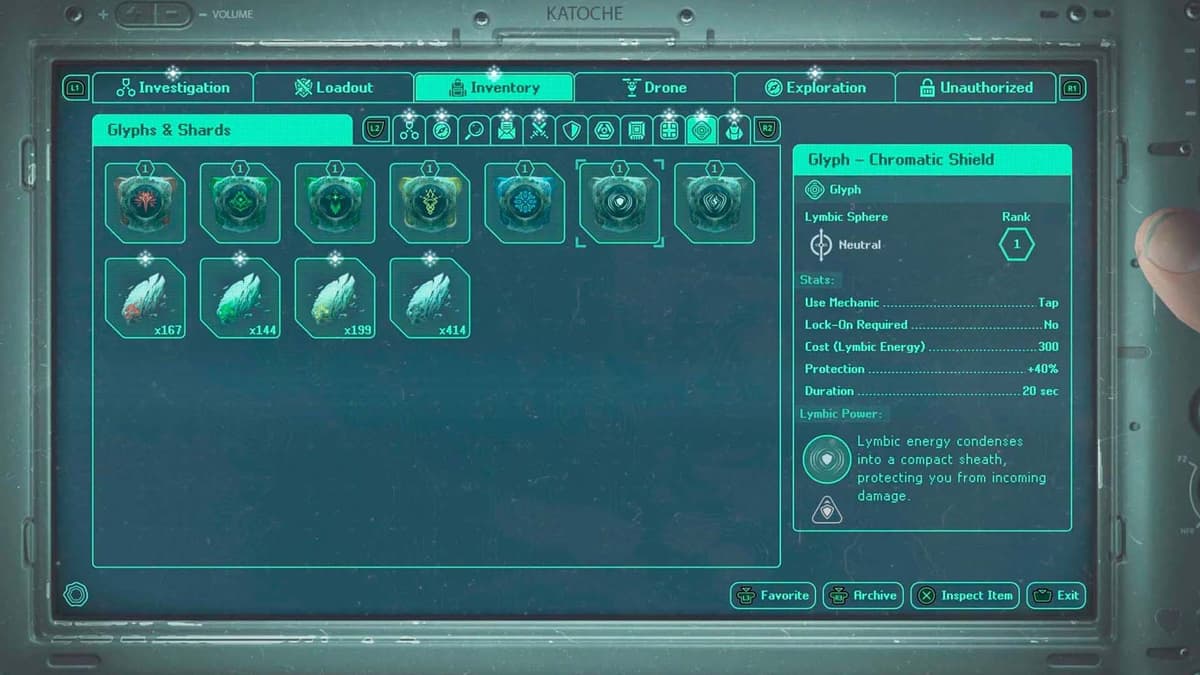Exit the inventory screen
This screenshot has width=1200, height=675.
(1055, 595)
